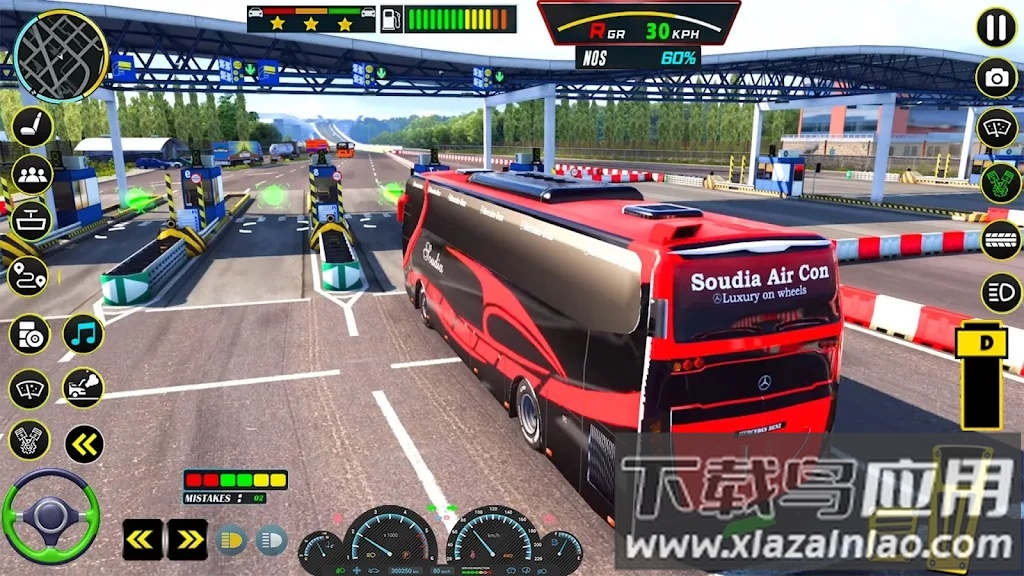
Task: Tap the round yellow double-chevron button
Action: [x=84, y=444]
